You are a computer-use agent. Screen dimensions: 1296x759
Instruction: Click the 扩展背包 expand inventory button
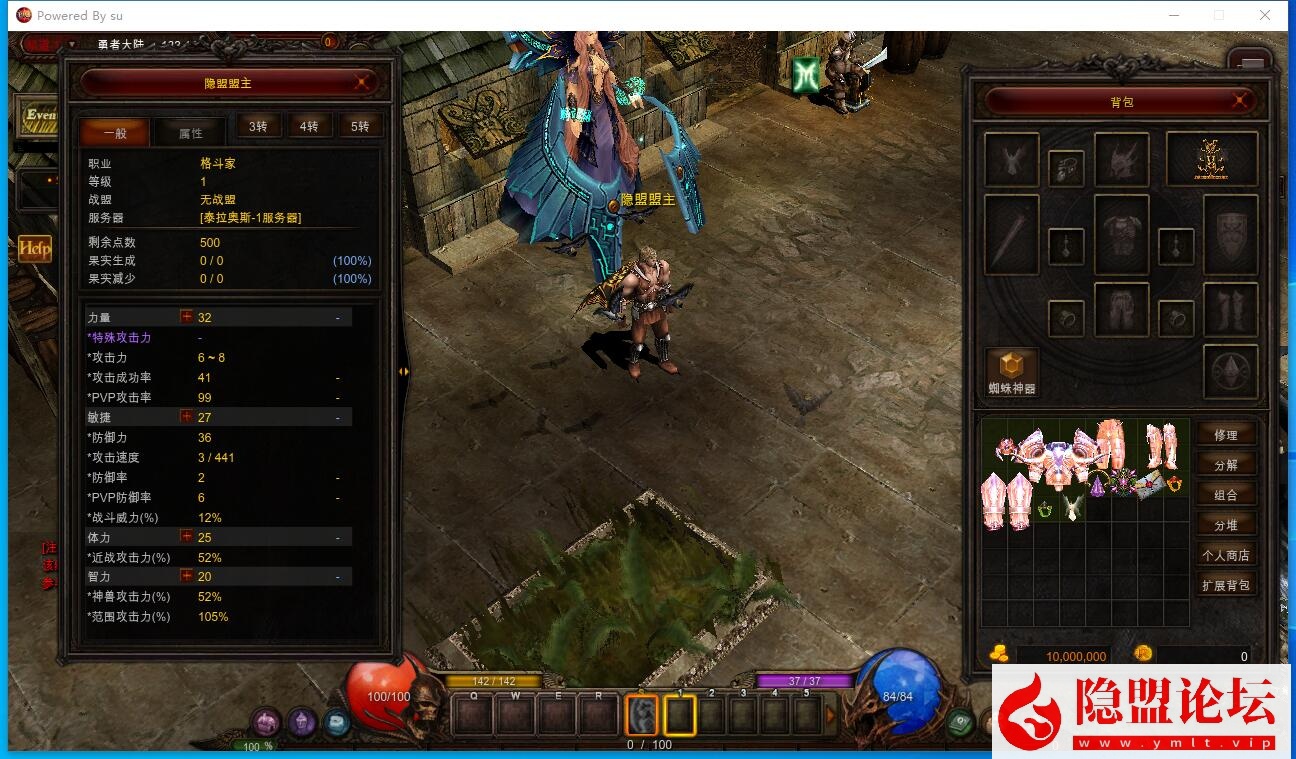click(x=1225, y=585)
